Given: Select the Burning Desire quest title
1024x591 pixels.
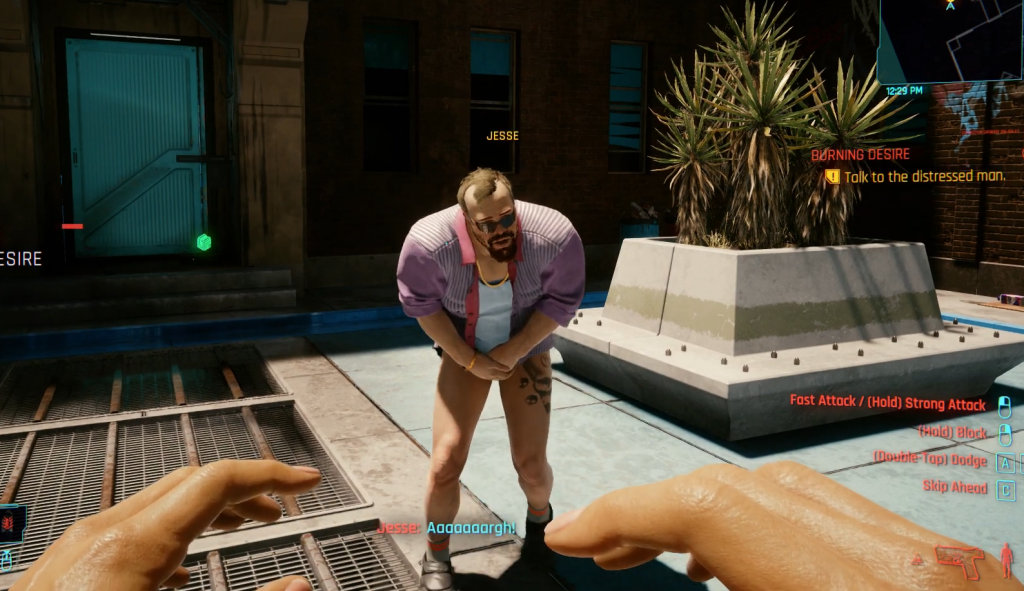Looking at the screenshot, I should (x=860, y=155).
